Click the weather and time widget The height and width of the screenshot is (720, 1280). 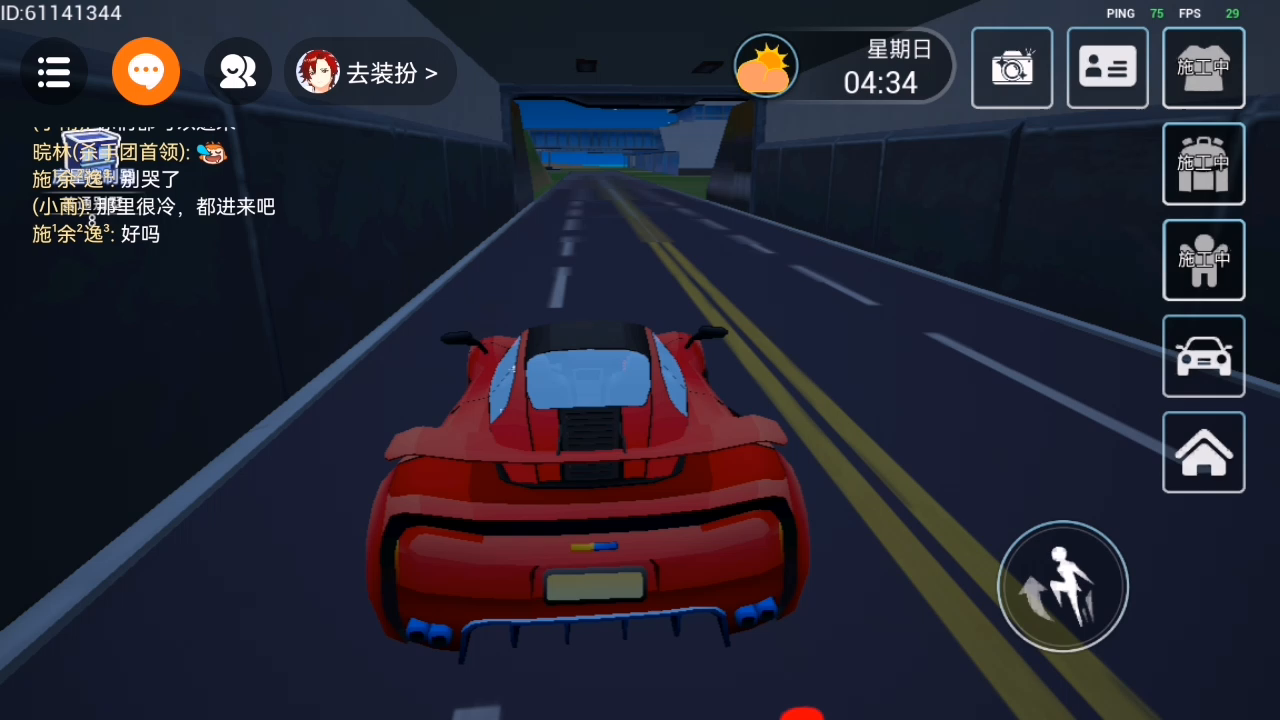843,67
